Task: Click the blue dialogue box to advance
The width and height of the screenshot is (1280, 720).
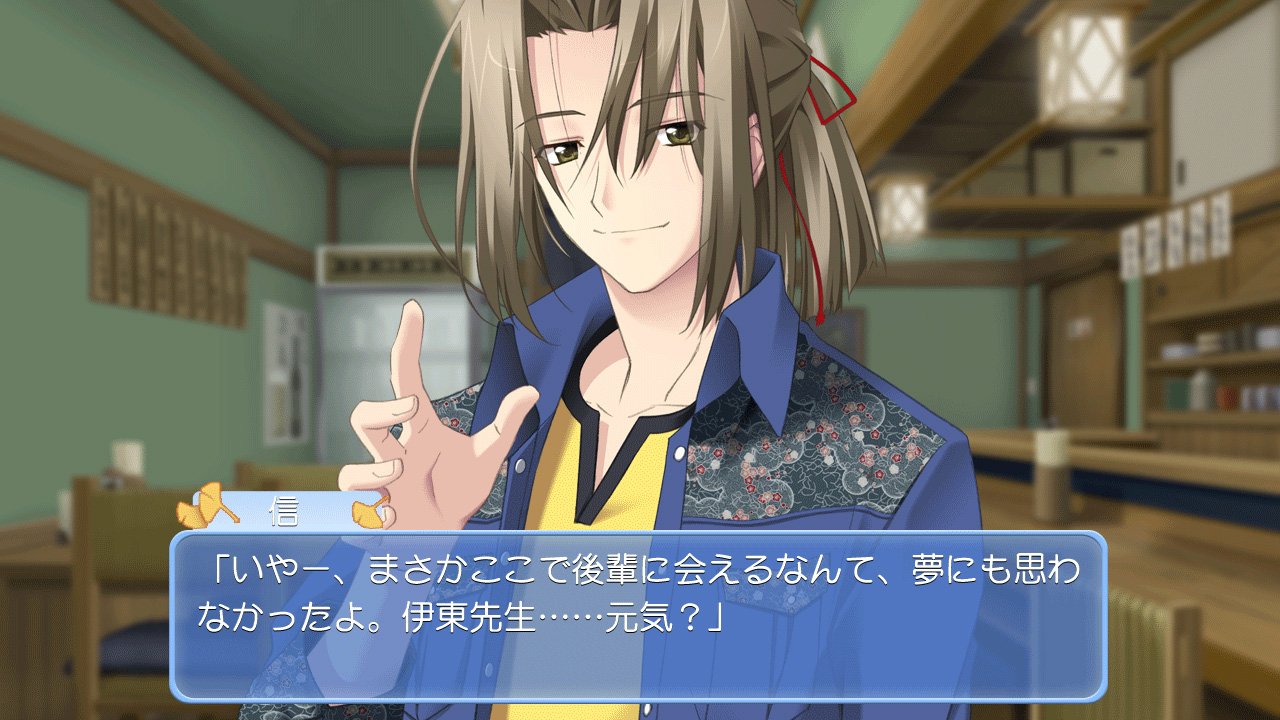Action: coord(638,615)
